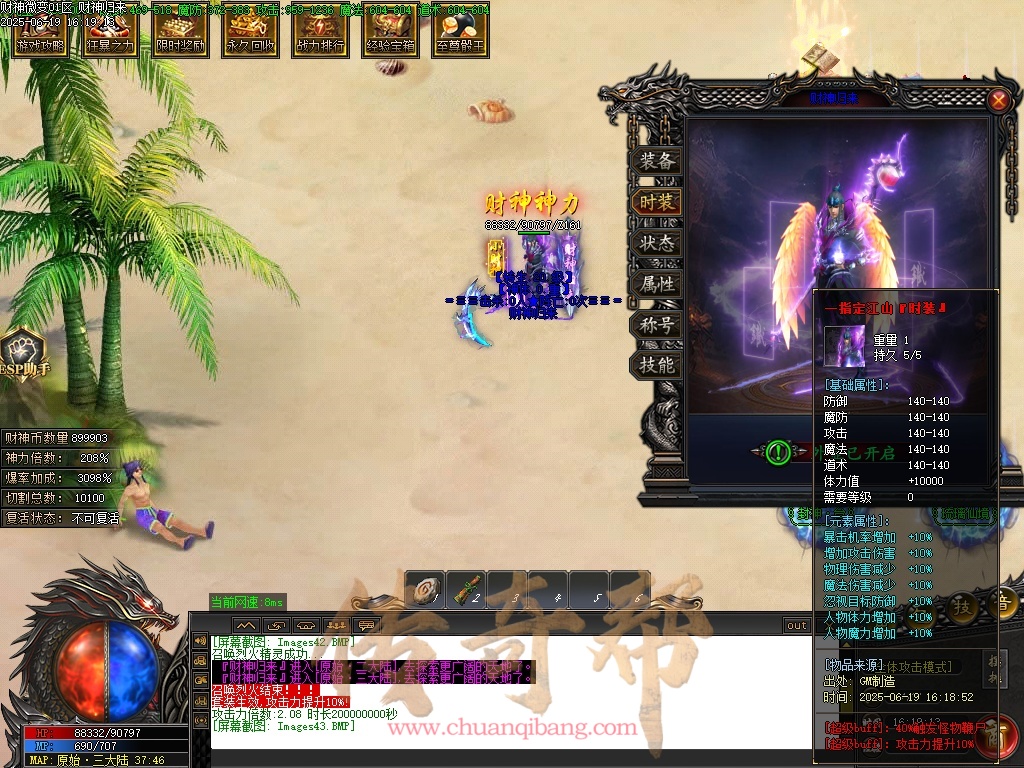
Task: Open the 永久回收 permanent recycle icon
Action: pos(251,34)
